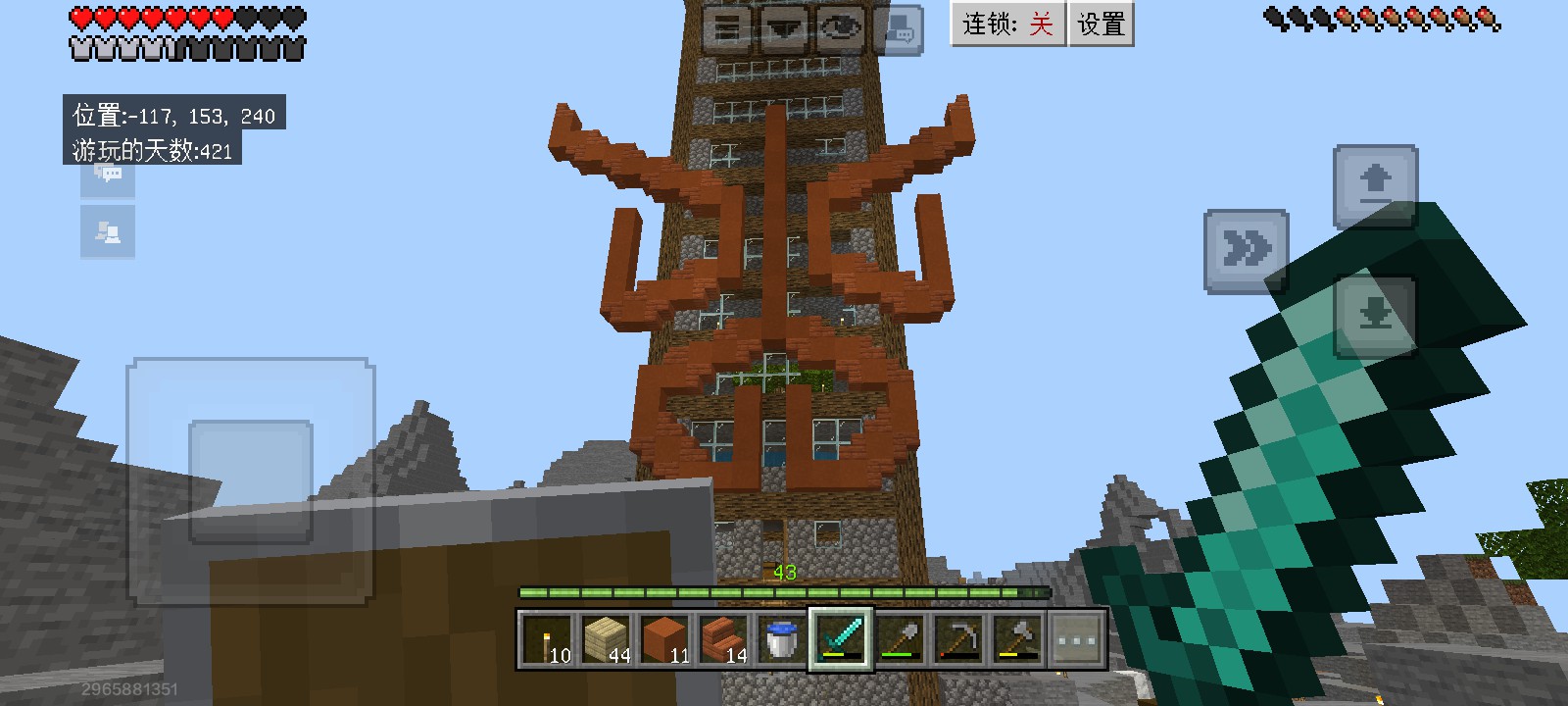This screenshot has width=1568, height=706.
Task: Open the 设置 settings button
Action: 1101,24
